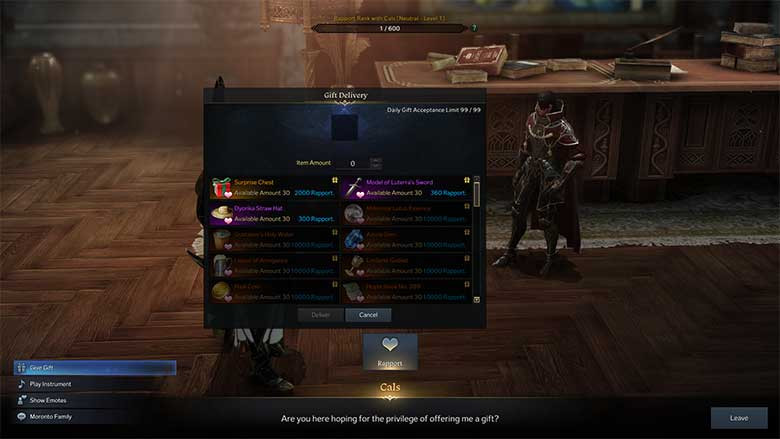Image resolution: width=780 pixels, height=439 pixels.
Task: Click the Item Amount input field
Action: [x=352, y=162]
